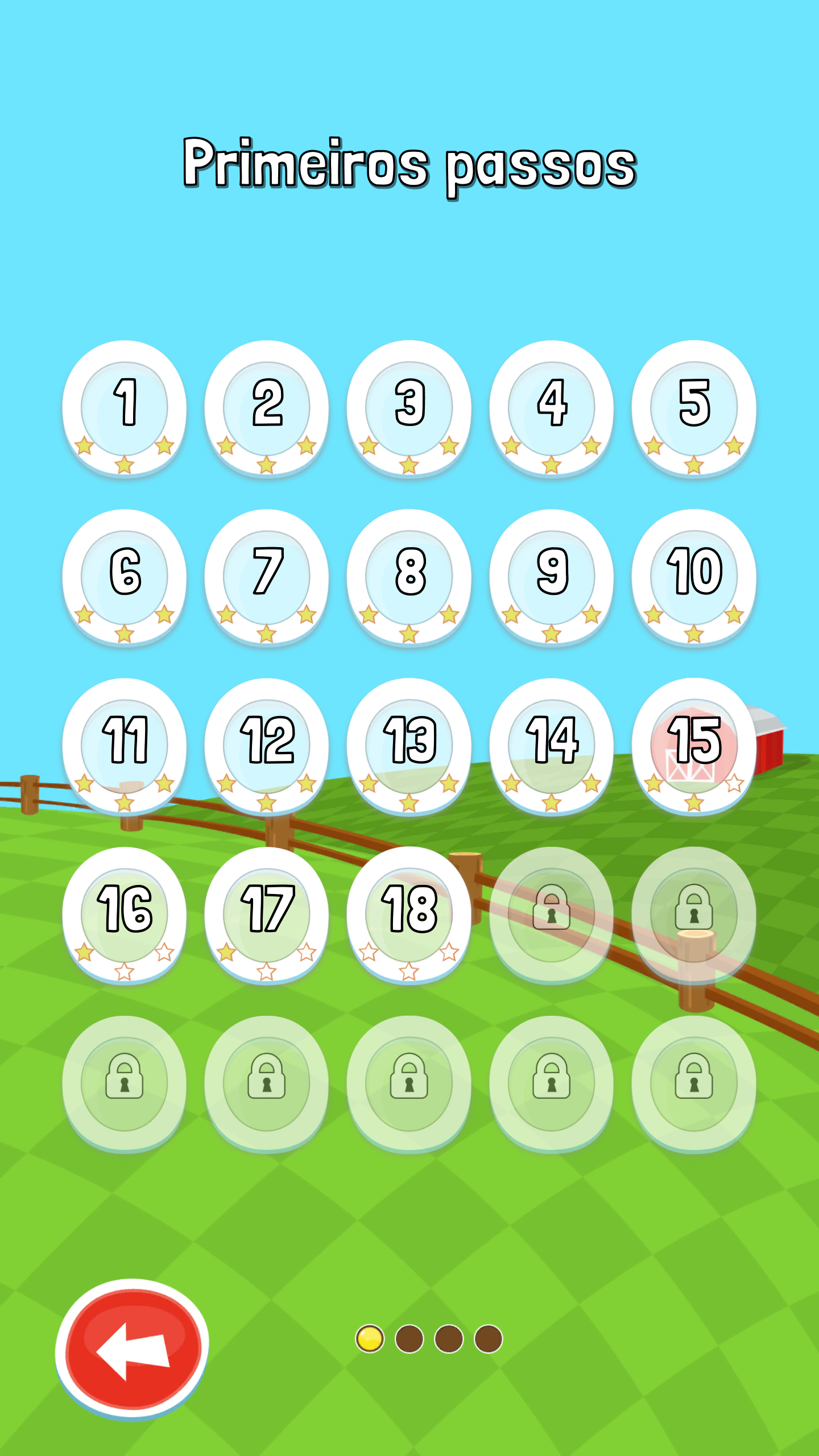The image size is (819, 1456).
Task: Select level 14 bubble
Action: click(551, 745)
